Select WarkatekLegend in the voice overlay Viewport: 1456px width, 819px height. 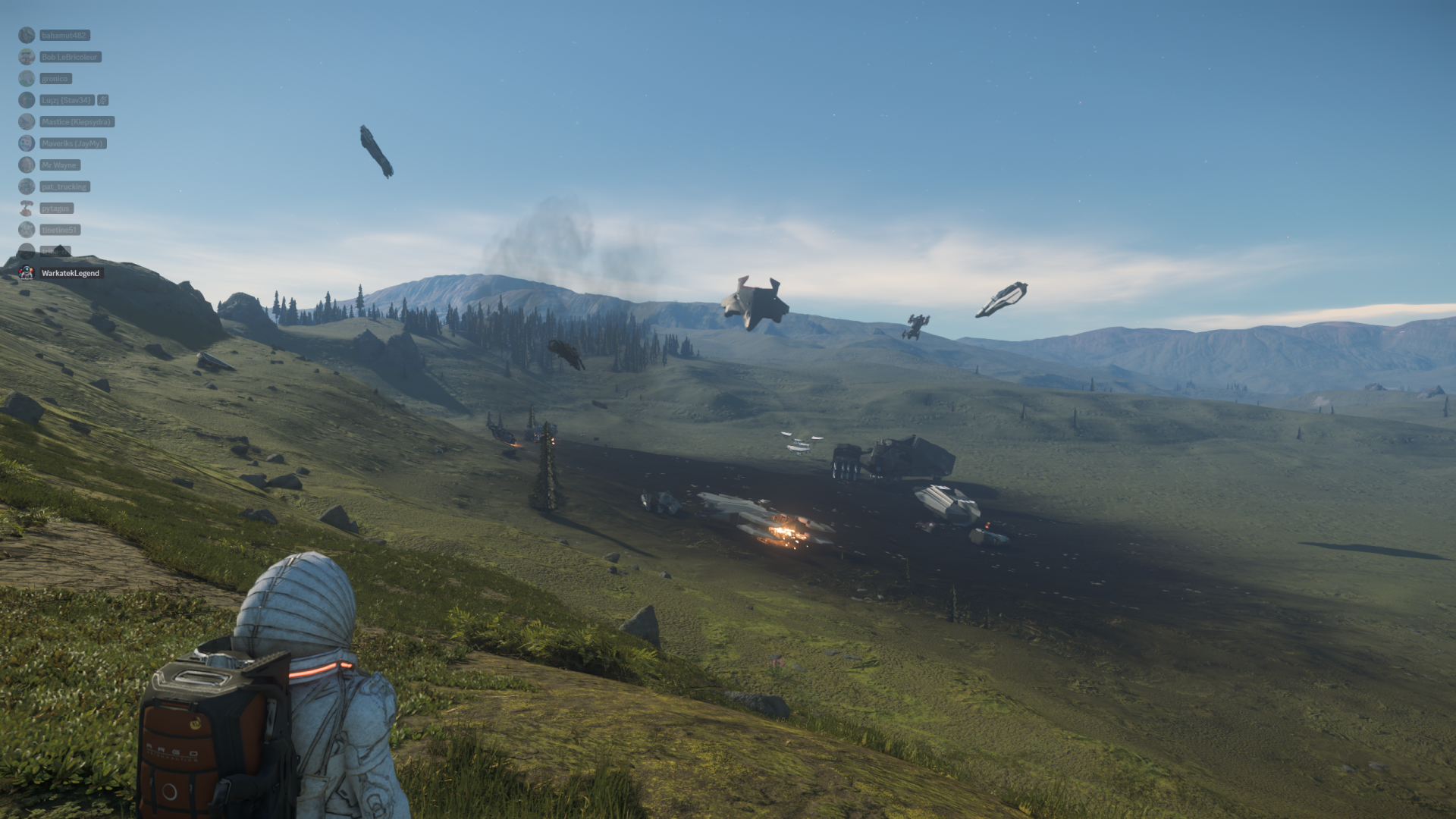click(70, 273)
